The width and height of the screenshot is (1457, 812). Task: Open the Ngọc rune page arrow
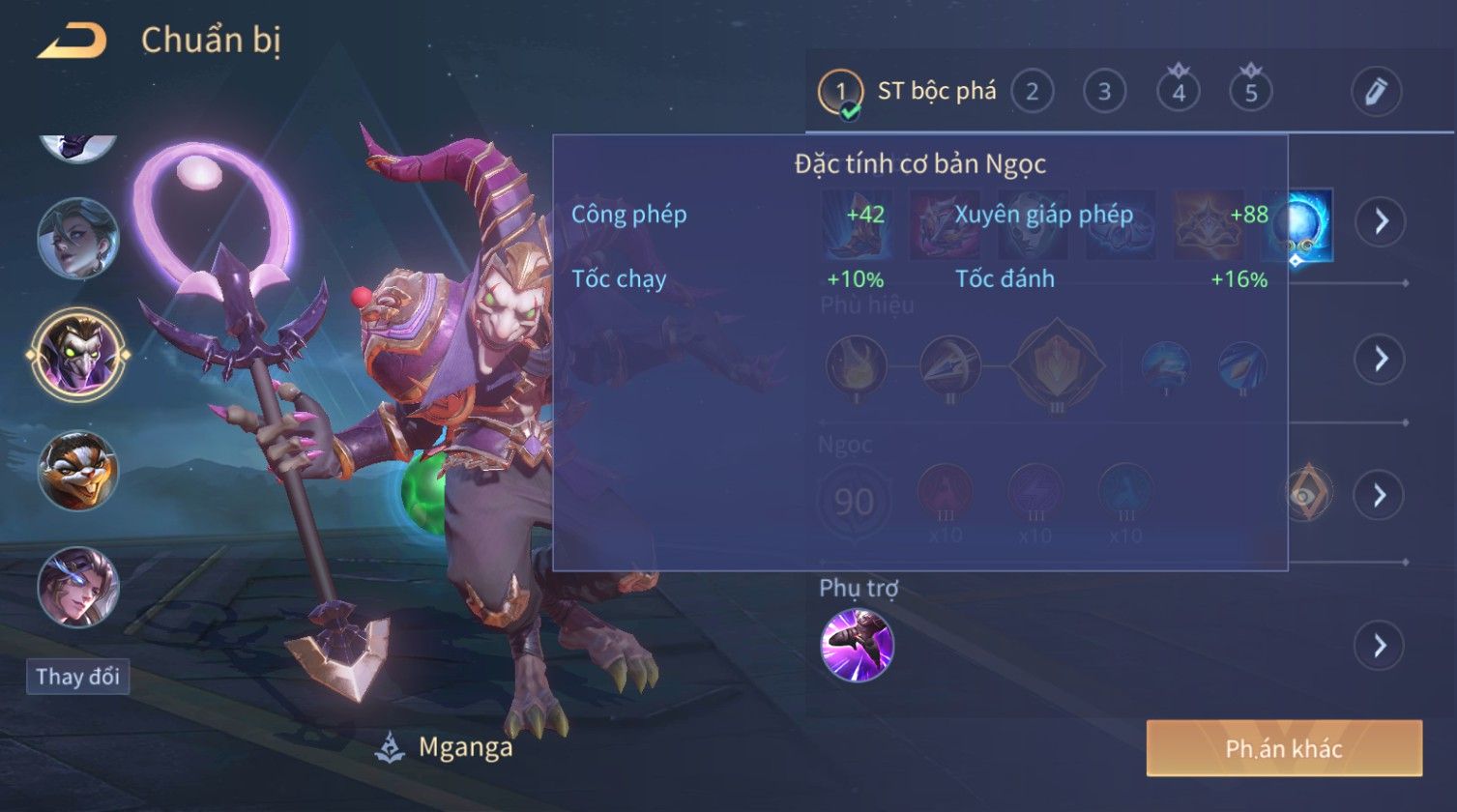point(1380,496)
